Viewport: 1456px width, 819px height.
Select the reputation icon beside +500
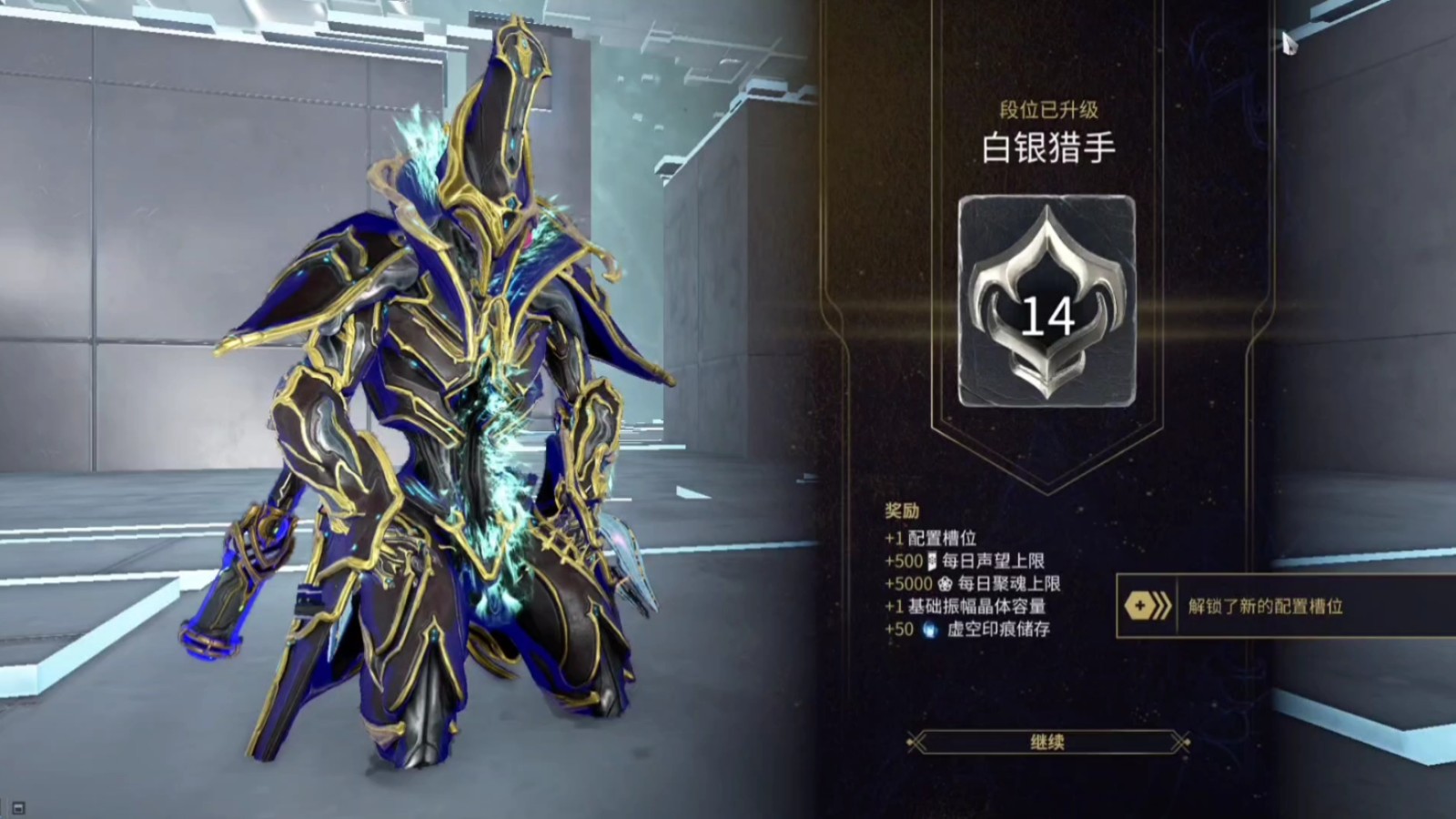coord(930,561)
